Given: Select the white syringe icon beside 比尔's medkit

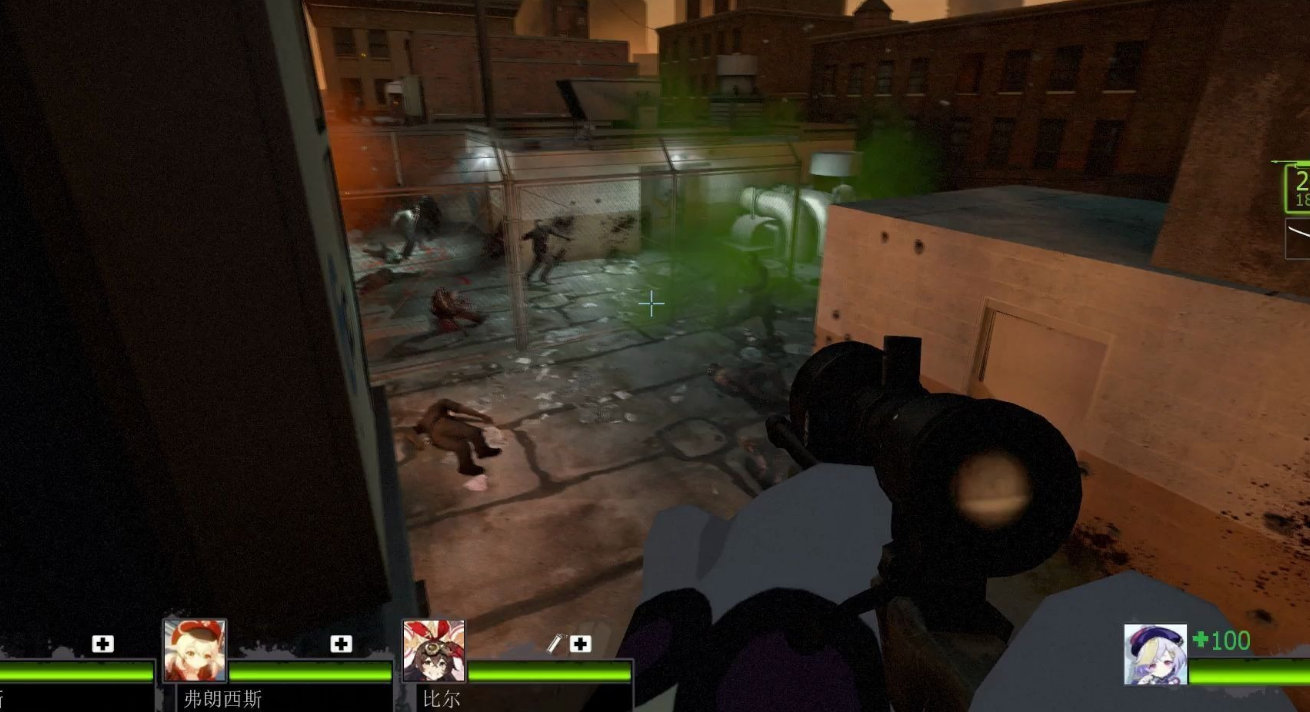Looking at the screenshot, I should coord(556,644).
